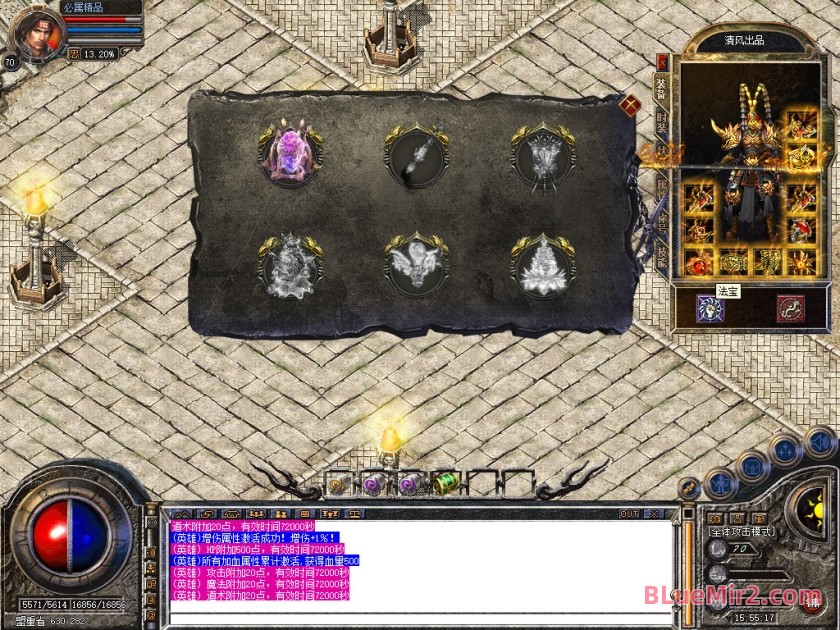The image size is (840, 630).
Task: Select the white lotus statue medallion
Action: (x=542, y=266)
